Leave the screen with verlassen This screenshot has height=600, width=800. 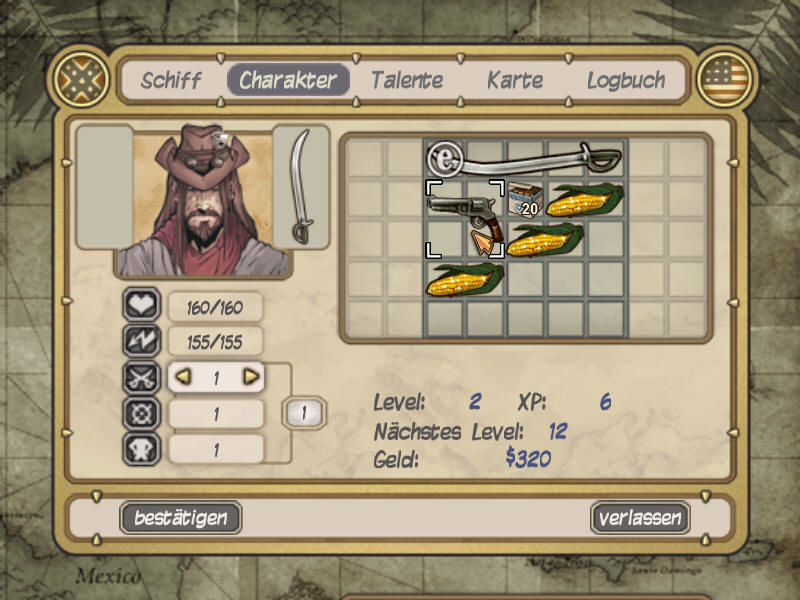640,518
